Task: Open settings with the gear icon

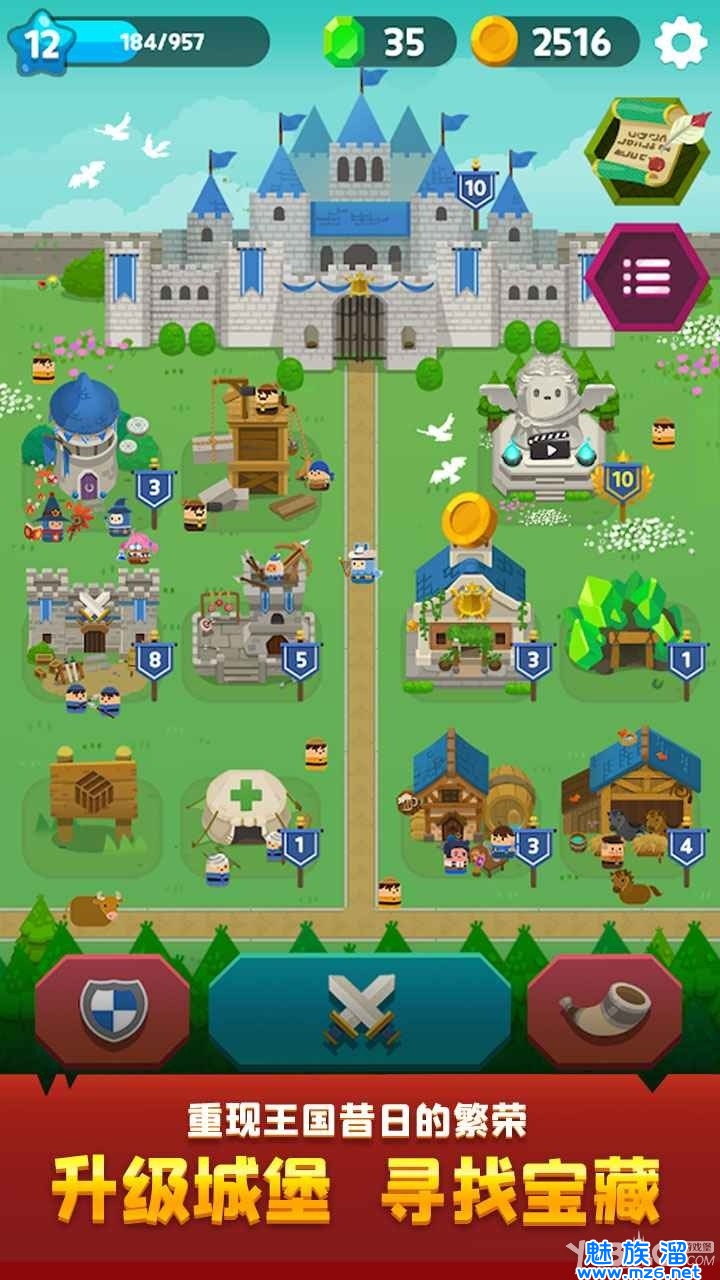Action: [x=680, y=42]
